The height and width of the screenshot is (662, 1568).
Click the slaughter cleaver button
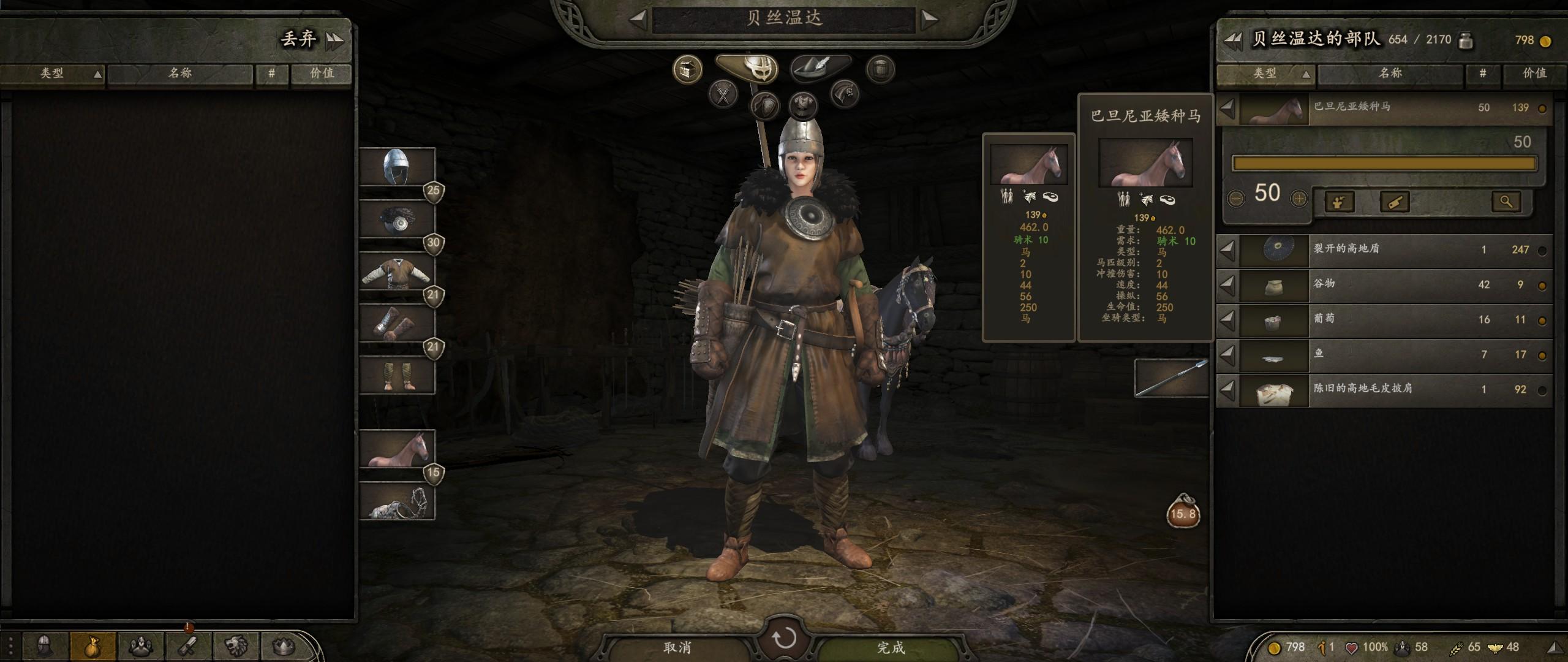click(1394, 201)
